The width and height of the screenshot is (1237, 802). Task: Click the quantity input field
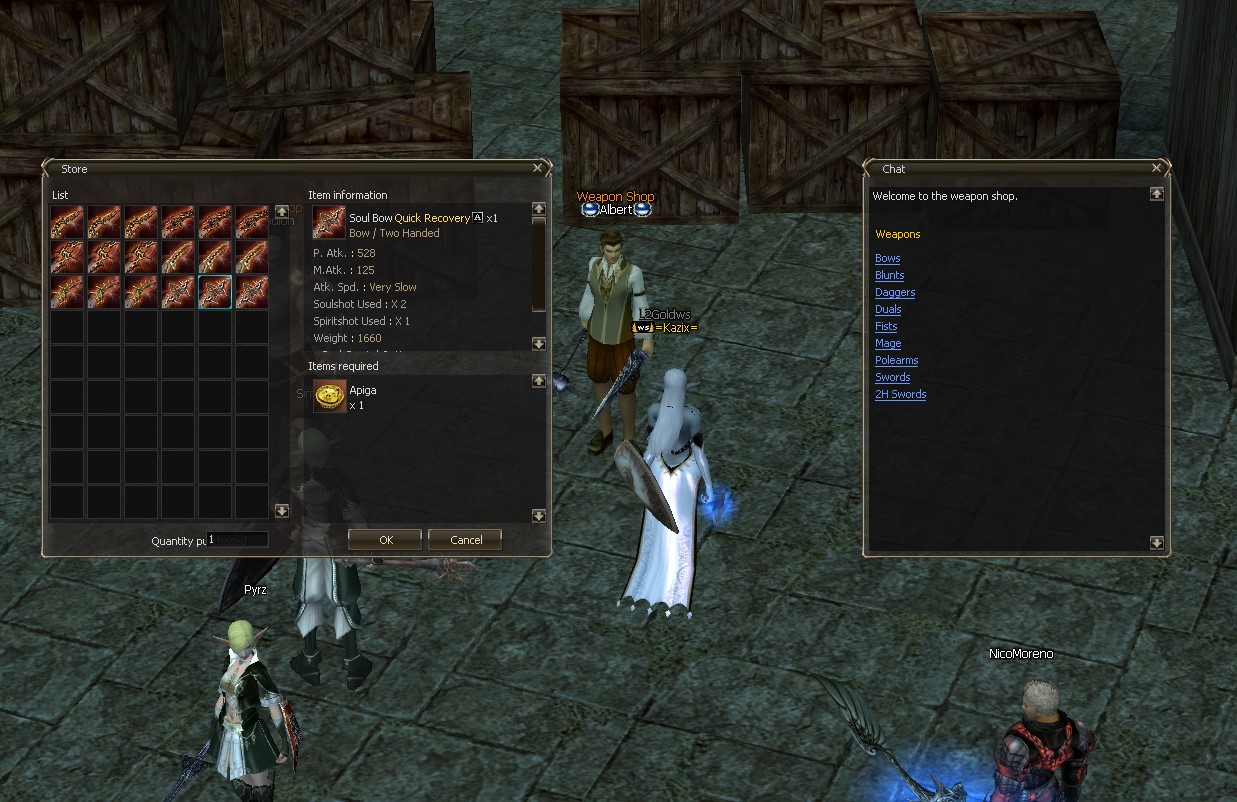coord(237,540)
